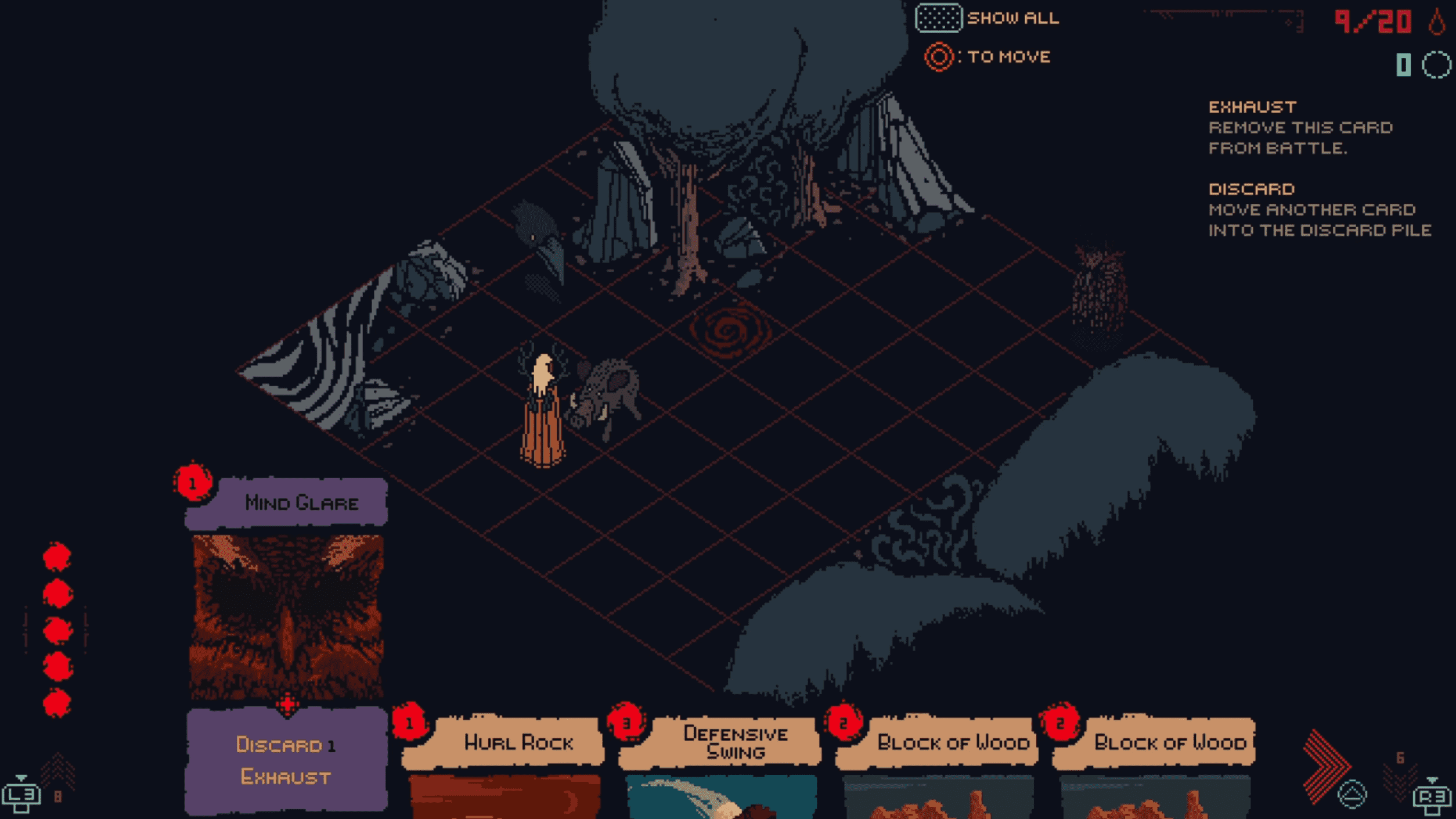Image resolution: width=1456 pixels, height=819 pixels.
Task: Select the red swirl tile on the grid
Action: [x=730, y=331]
